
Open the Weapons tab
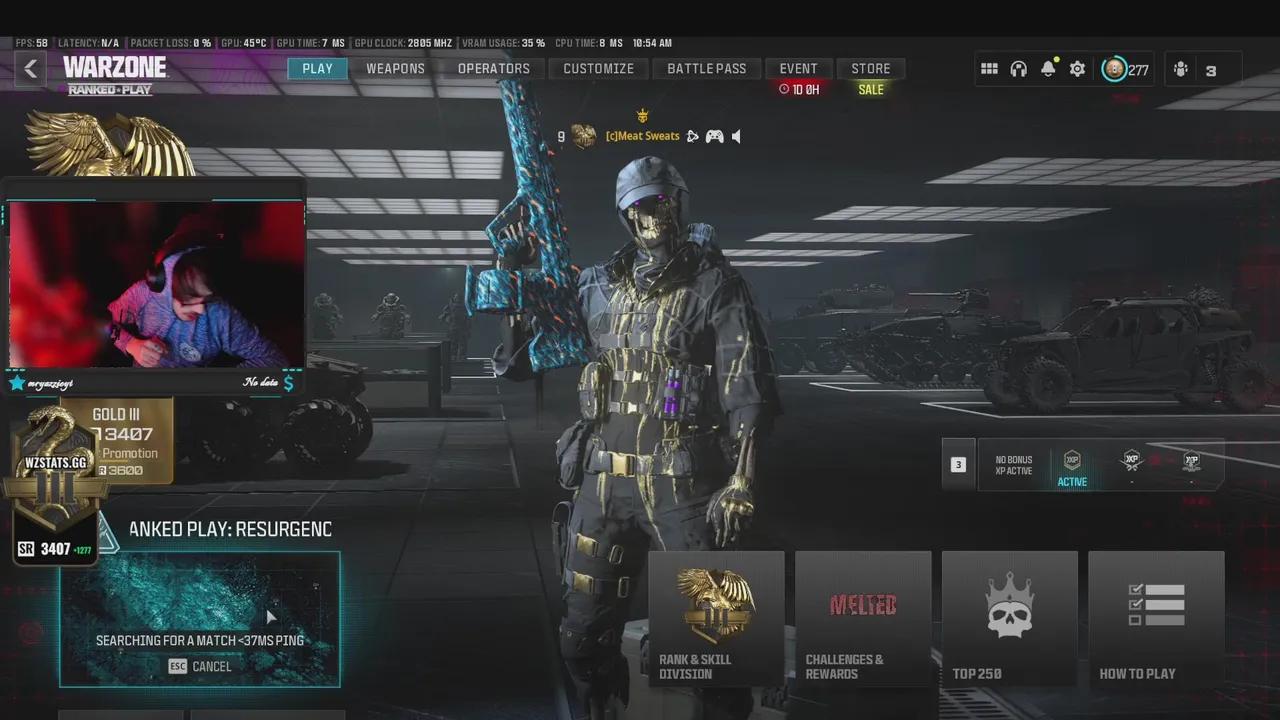tap(395, 69)
